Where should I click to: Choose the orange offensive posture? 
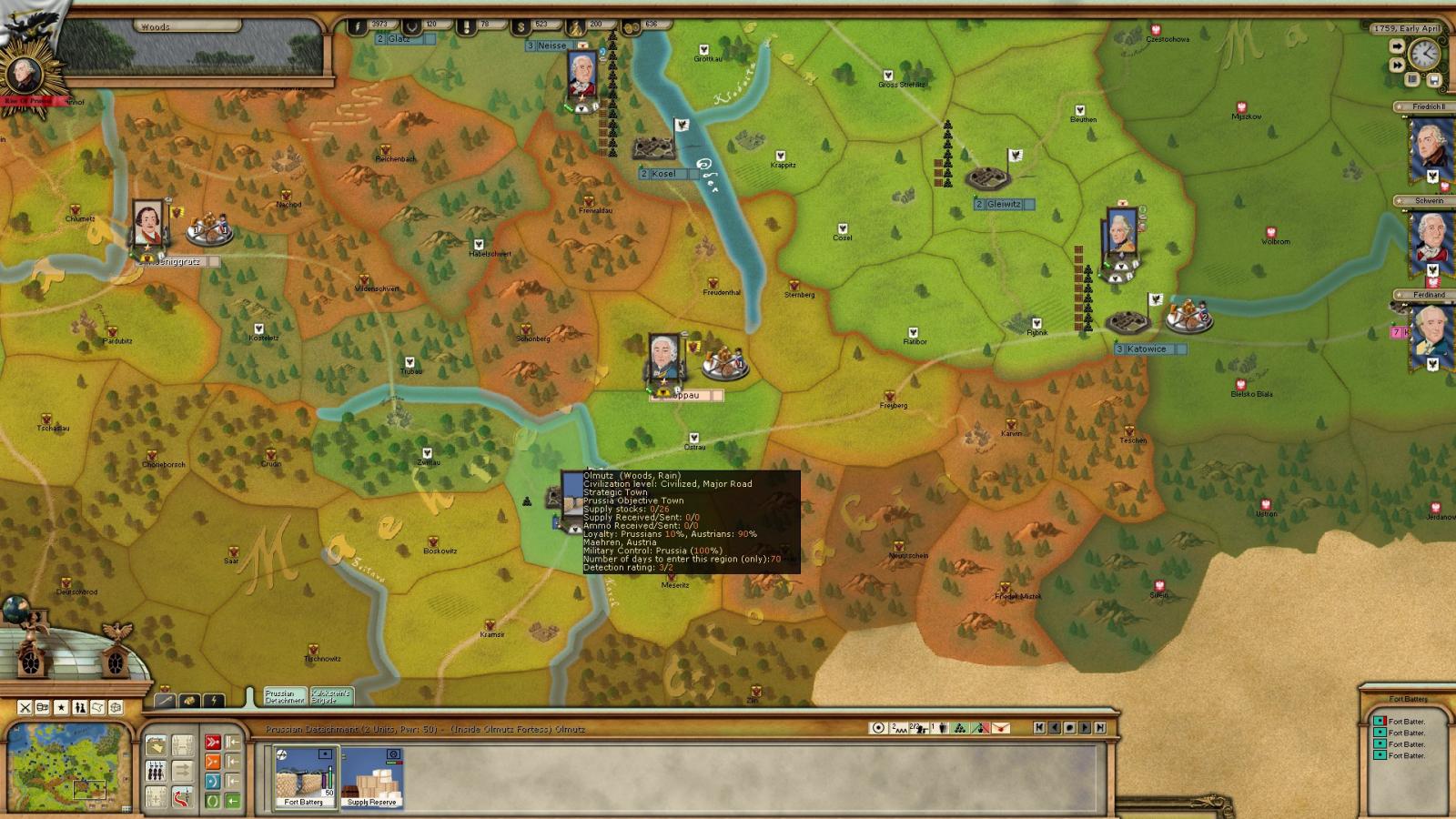click(212, 762)
